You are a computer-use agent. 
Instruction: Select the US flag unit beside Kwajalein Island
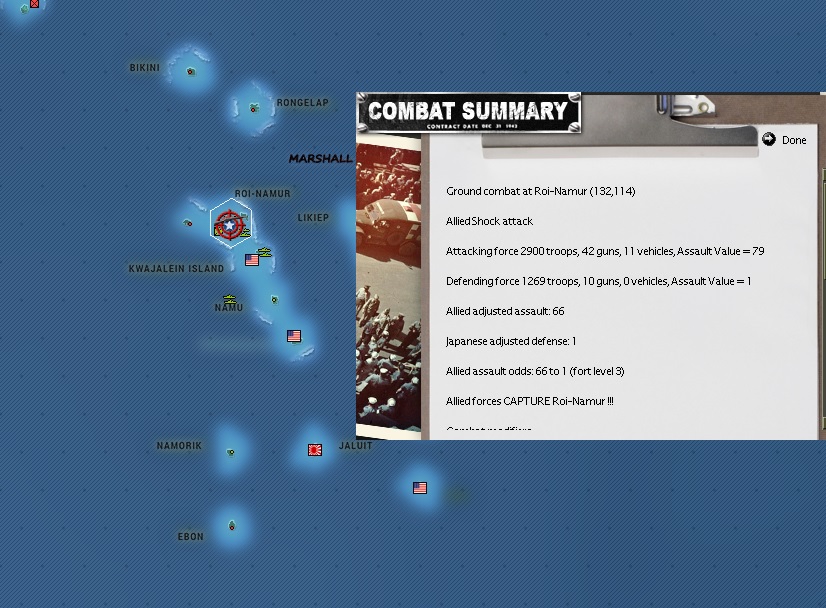[x=252, y=260]
